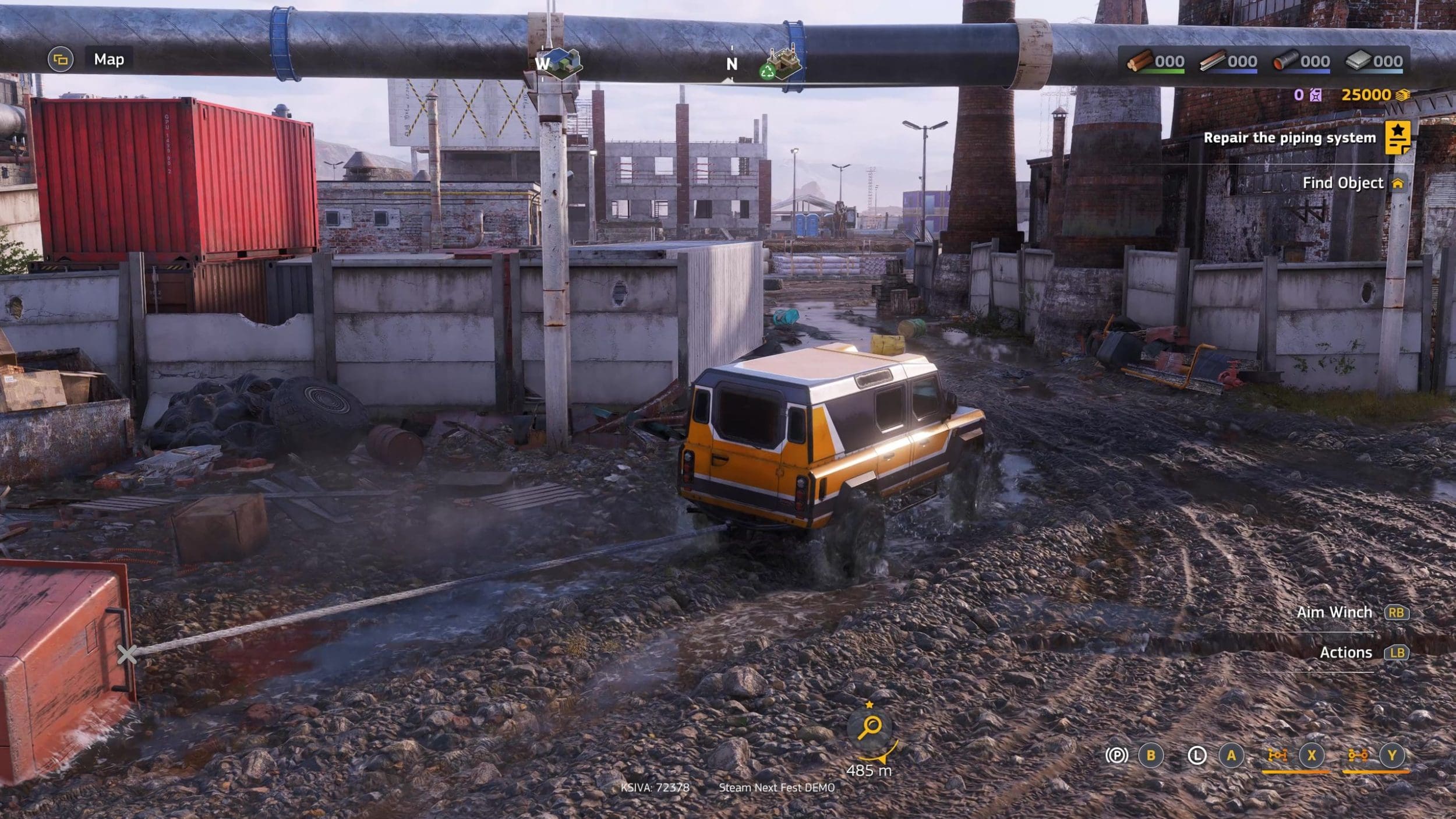
Task: Open the Repair the piping system objective
Action: coord(1289,138)
